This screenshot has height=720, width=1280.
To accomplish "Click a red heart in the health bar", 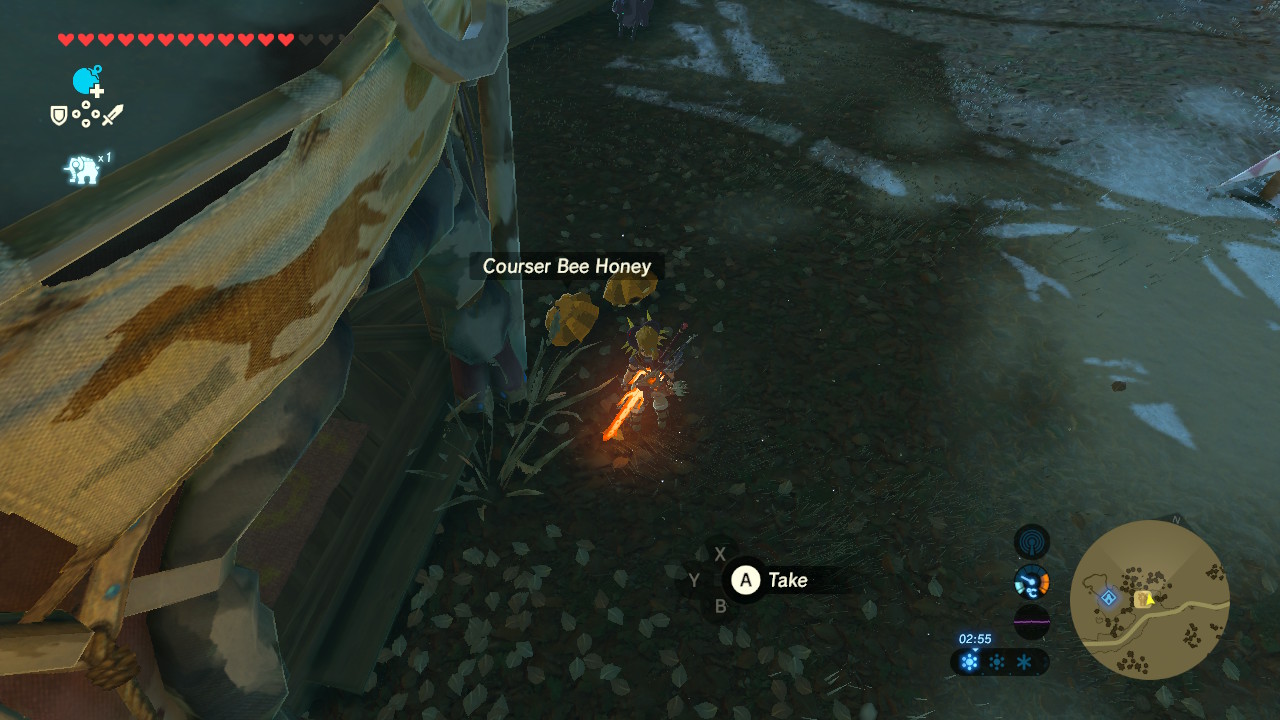I will pyautogui.click(x=65, y=39).
